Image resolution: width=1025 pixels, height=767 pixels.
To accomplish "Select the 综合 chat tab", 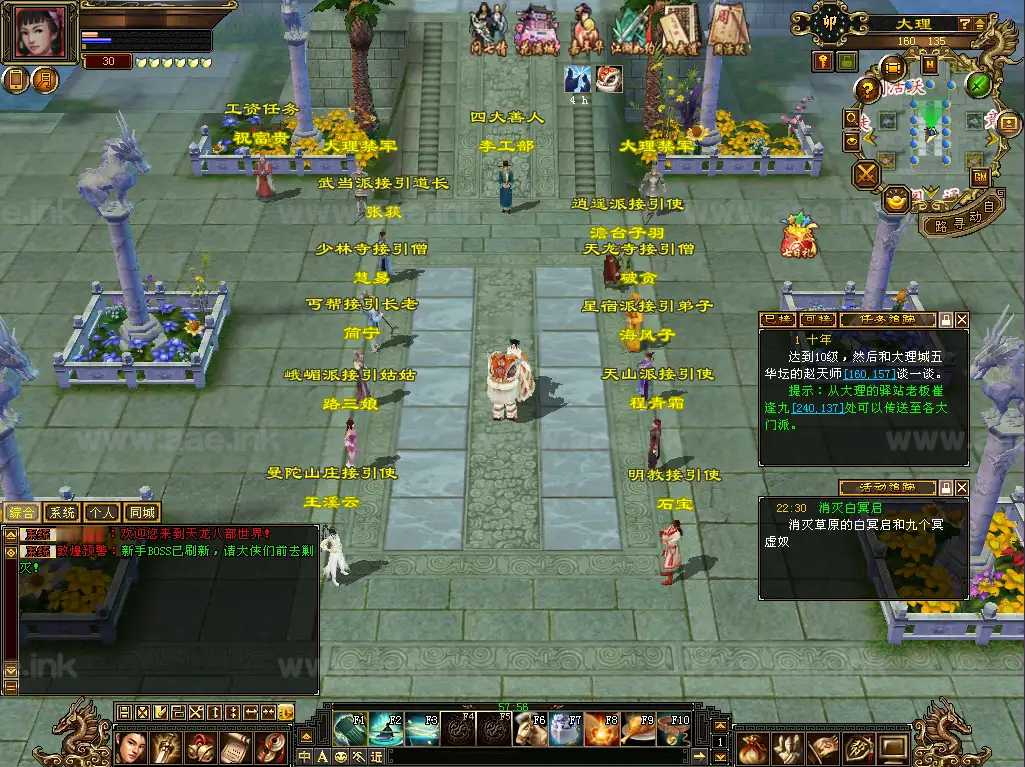I will pos(22,513).
